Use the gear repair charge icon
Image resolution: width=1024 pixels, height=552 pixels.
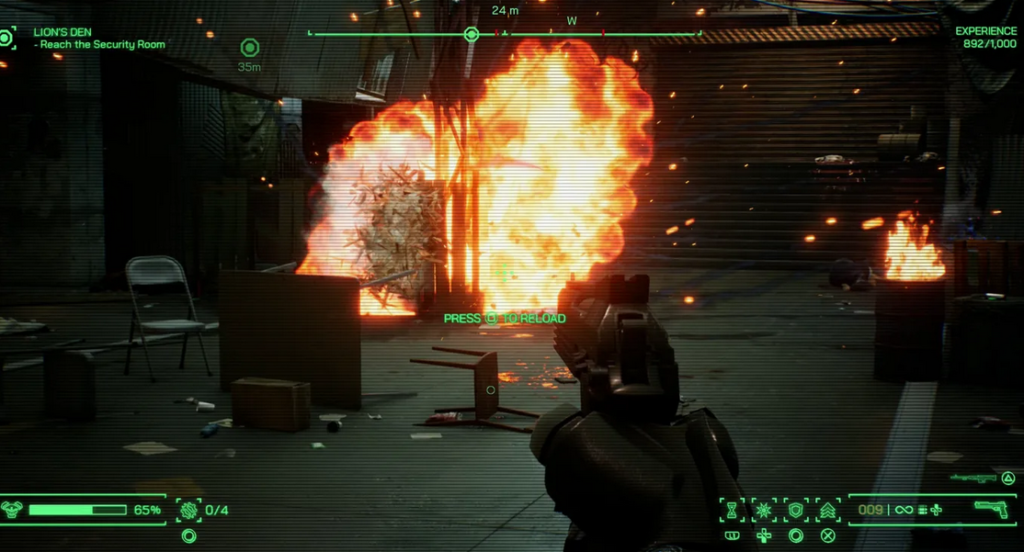(189, 510)
